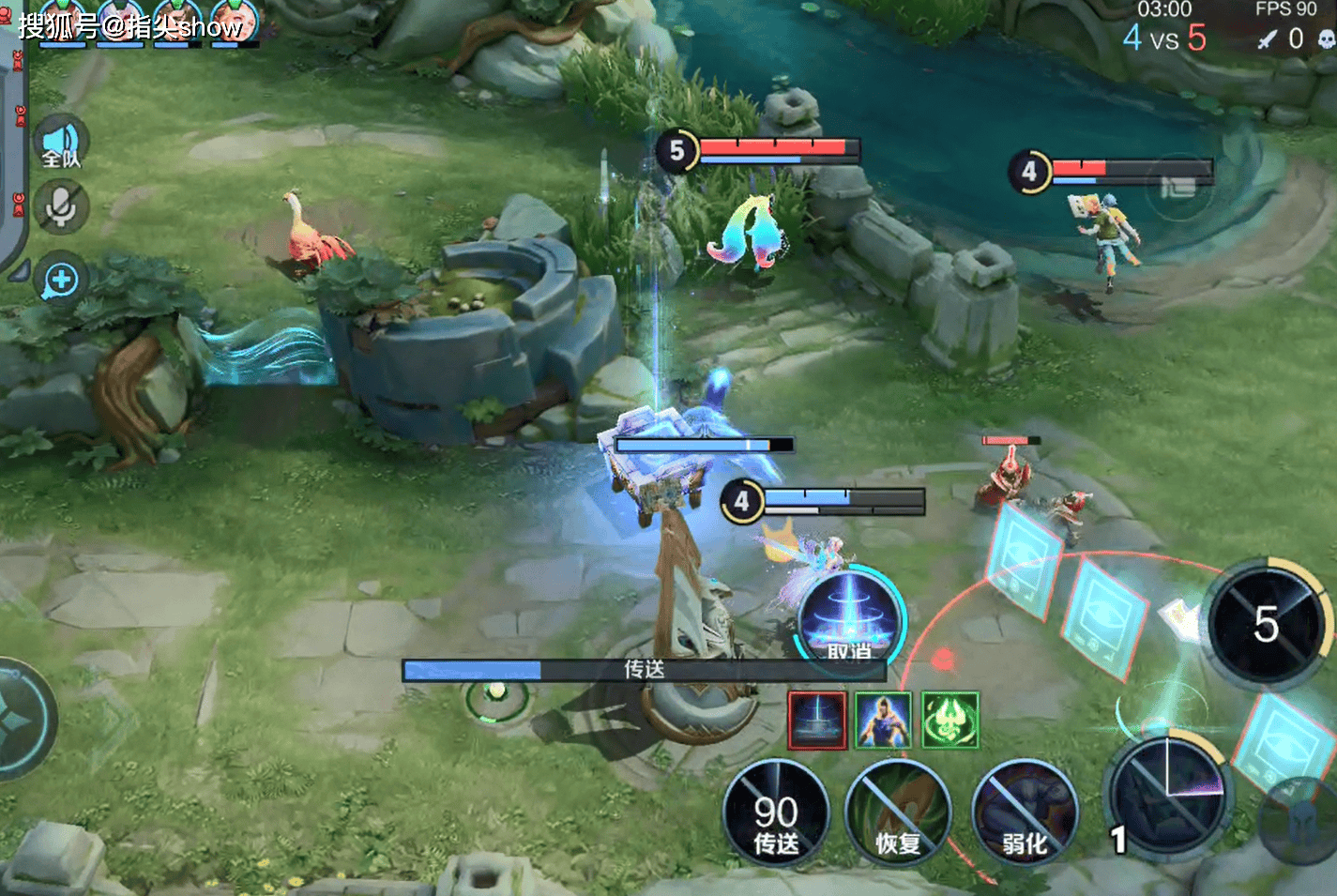Viewport: 1337px width, 896px height.
Task: Toggle the 全队 team speaker button
Action: pos(61,144)
